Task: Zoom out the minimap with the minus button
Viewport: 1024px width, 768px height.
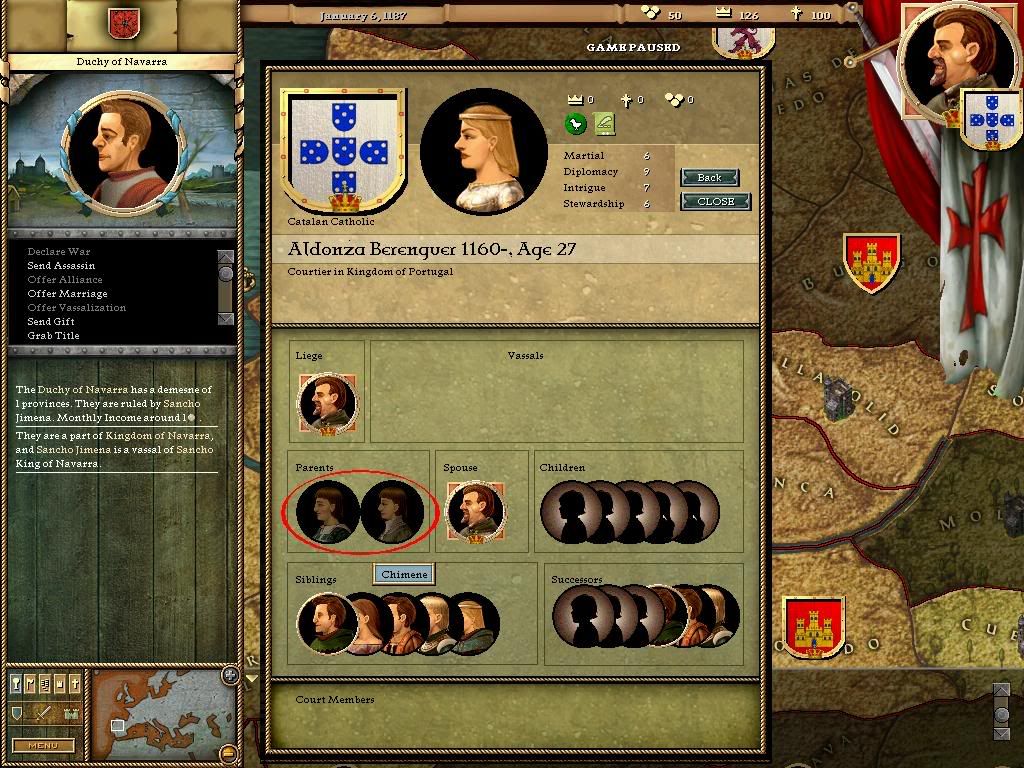Action: (229, 752)
